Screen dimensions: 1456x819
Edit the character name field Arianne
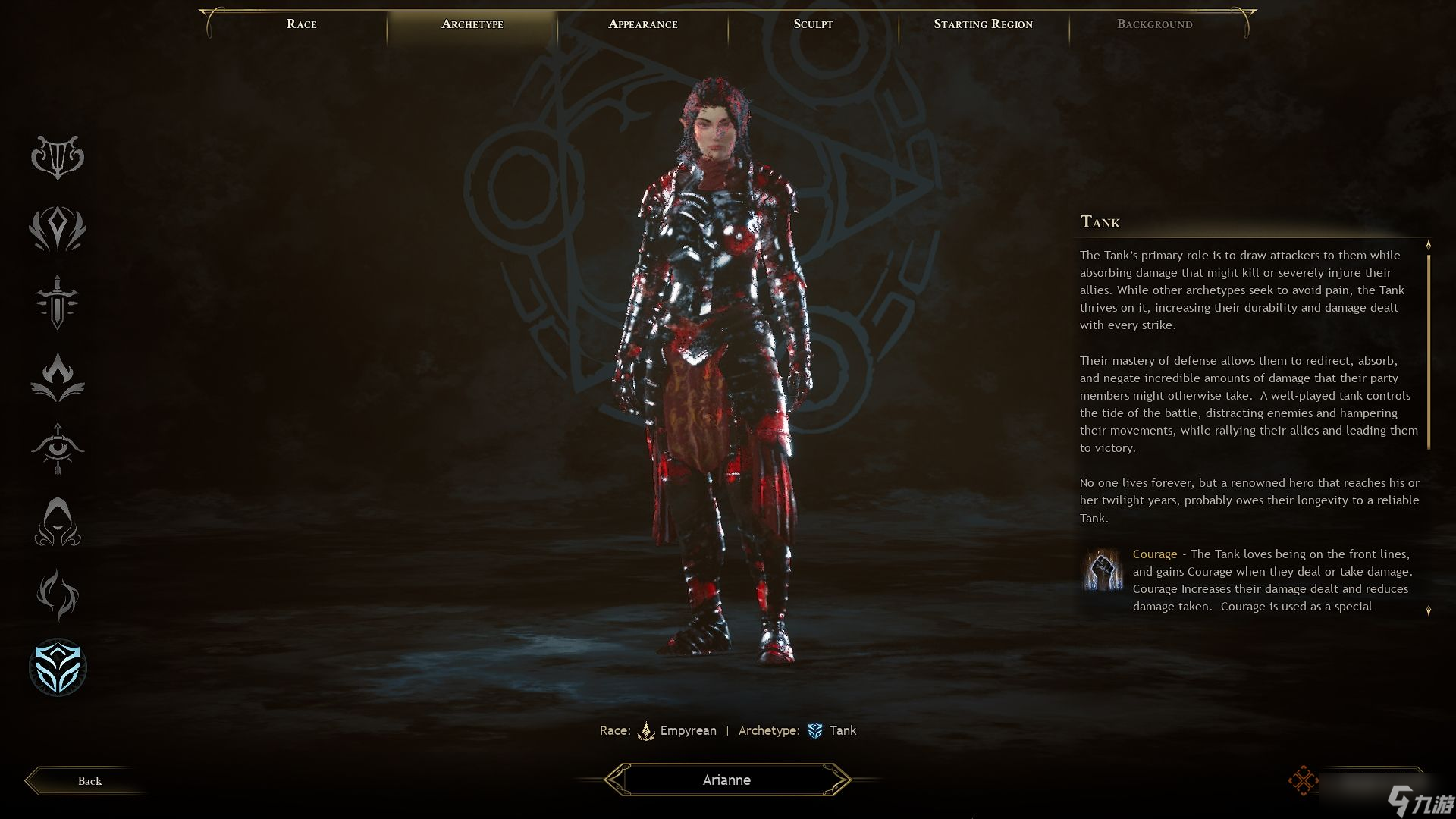pyautogui.click(x=726, y=780)
